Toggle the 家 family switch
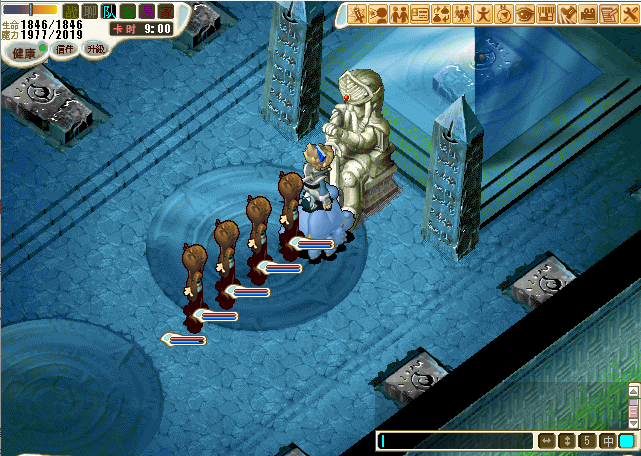This screenshot has width=641, height=456. coord(166,11)
